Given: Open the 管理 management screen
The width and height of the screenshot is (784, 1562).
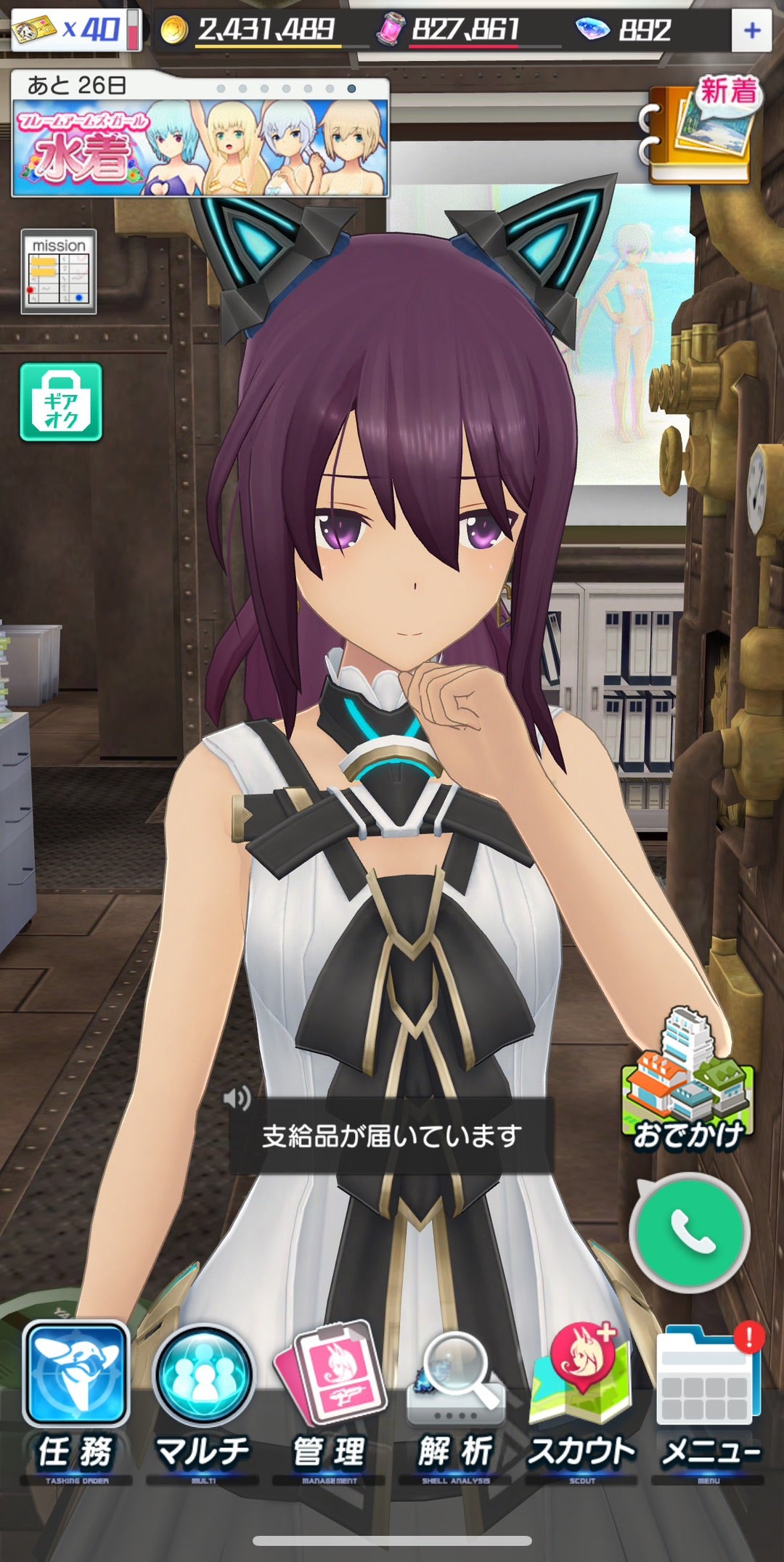Looking at the screenshot, I should click(330, 1398).
